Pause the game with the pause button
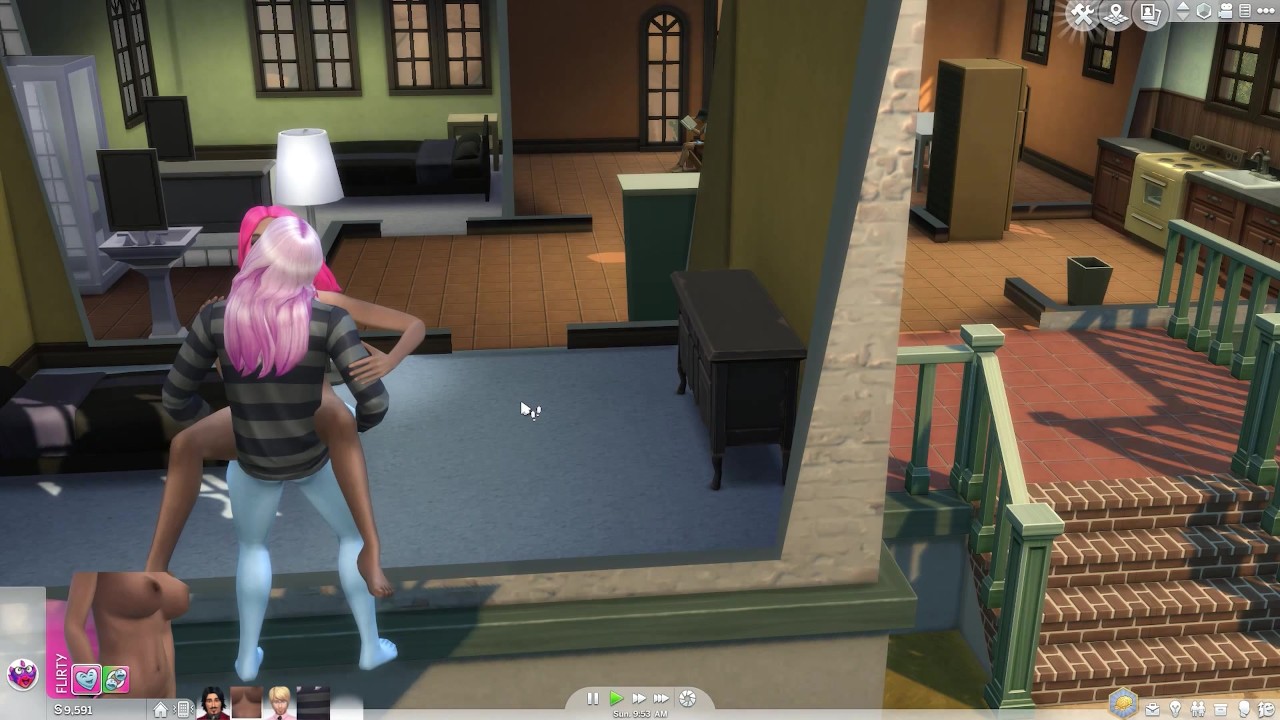This screenshot has height=720, width=1280. coord(592,698)
